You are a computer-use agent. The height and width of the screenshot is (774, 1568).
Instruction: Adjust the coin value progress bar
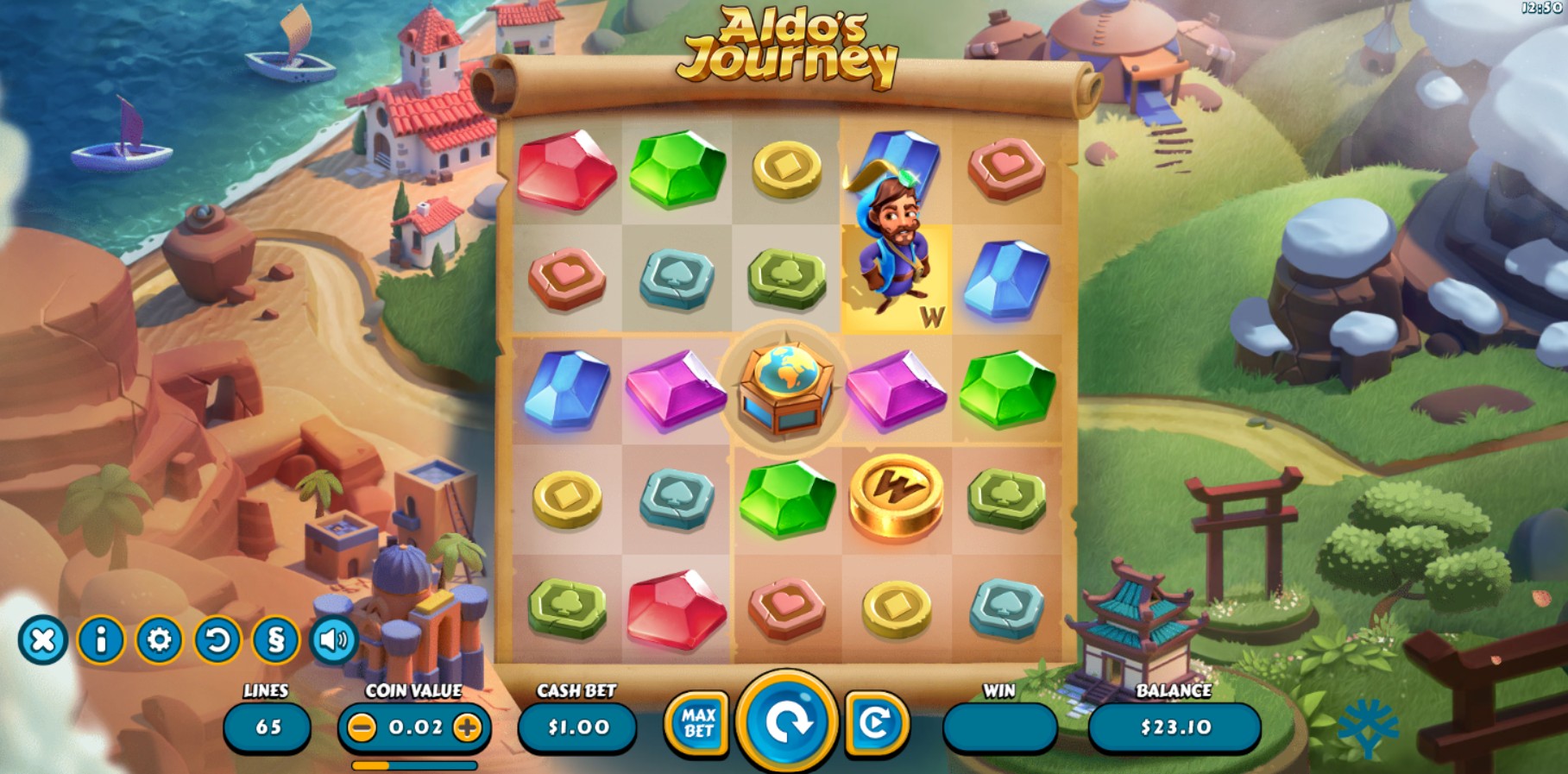(413, 764)
